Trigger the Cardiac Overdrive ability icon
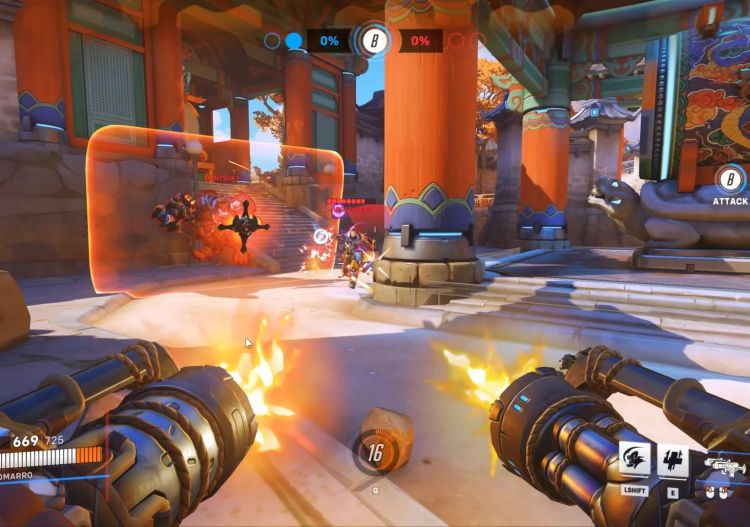The image size is (750, 527). click(x=672, y=459)
